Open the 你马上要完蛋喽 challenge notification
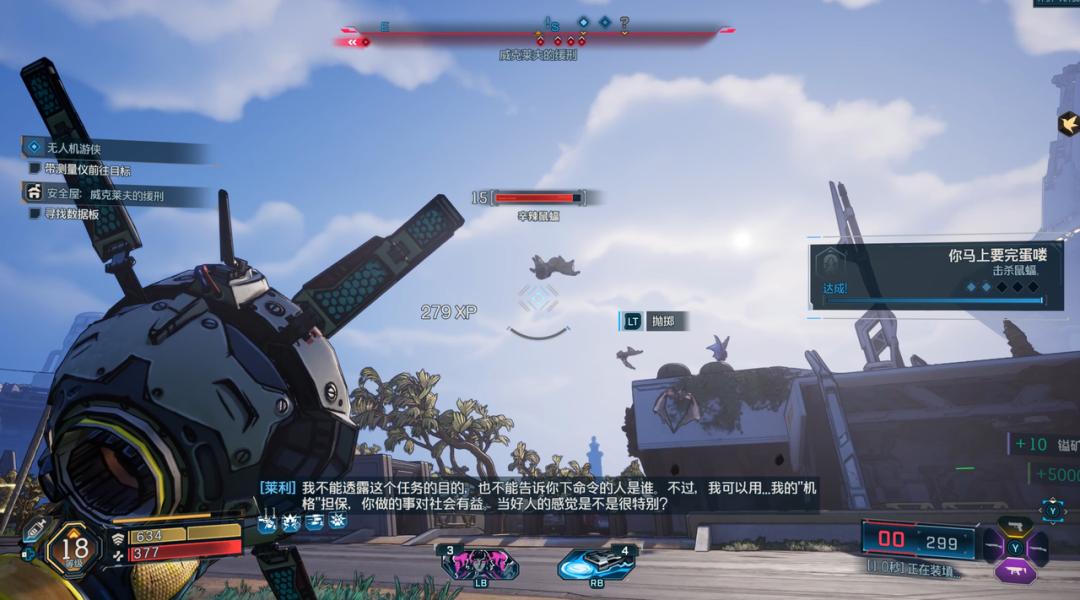This screenshot has width=1080, height=600. click(x=935, y=276)
